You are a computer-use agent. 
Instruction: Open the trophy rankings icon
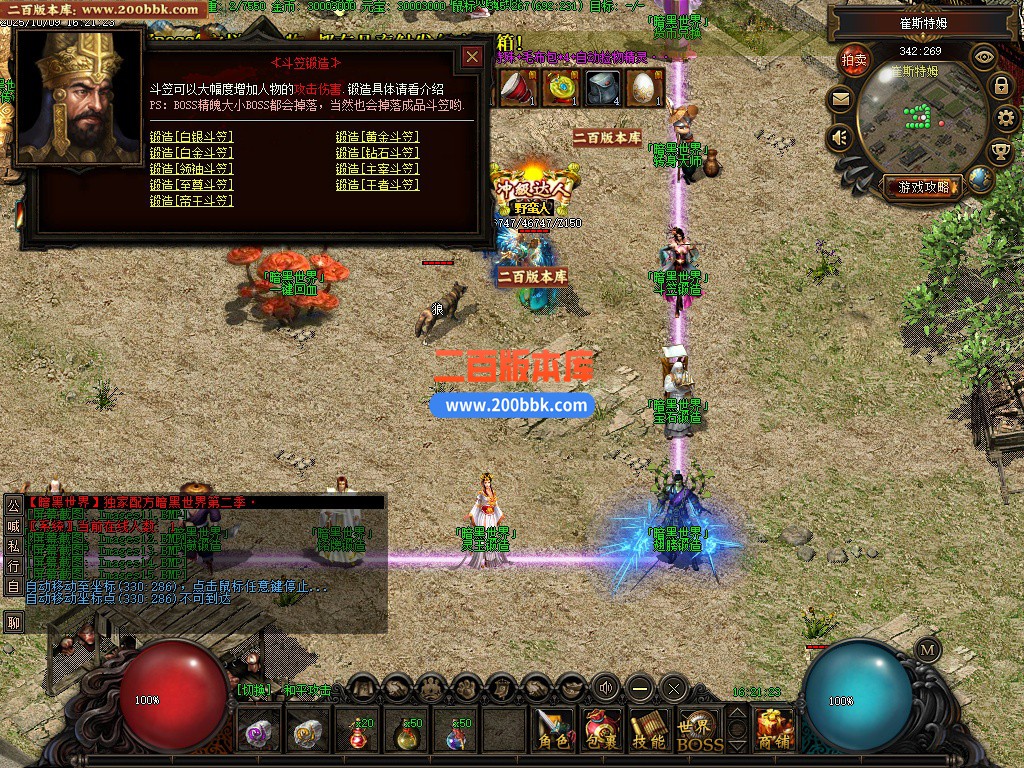(x=1000, y=152)
